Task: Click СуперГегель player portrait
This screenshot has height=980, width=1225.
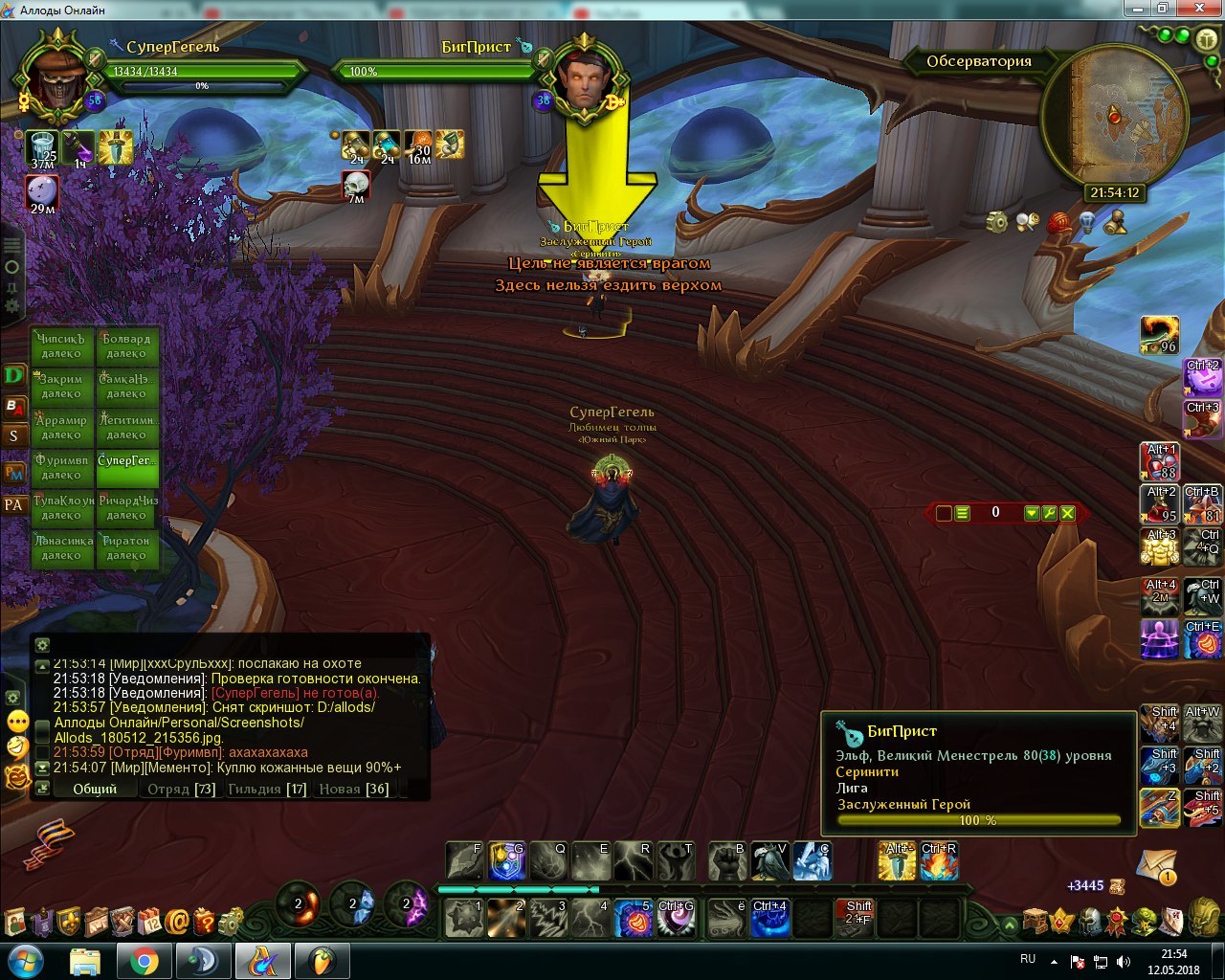Action: (x=57, y=80)
